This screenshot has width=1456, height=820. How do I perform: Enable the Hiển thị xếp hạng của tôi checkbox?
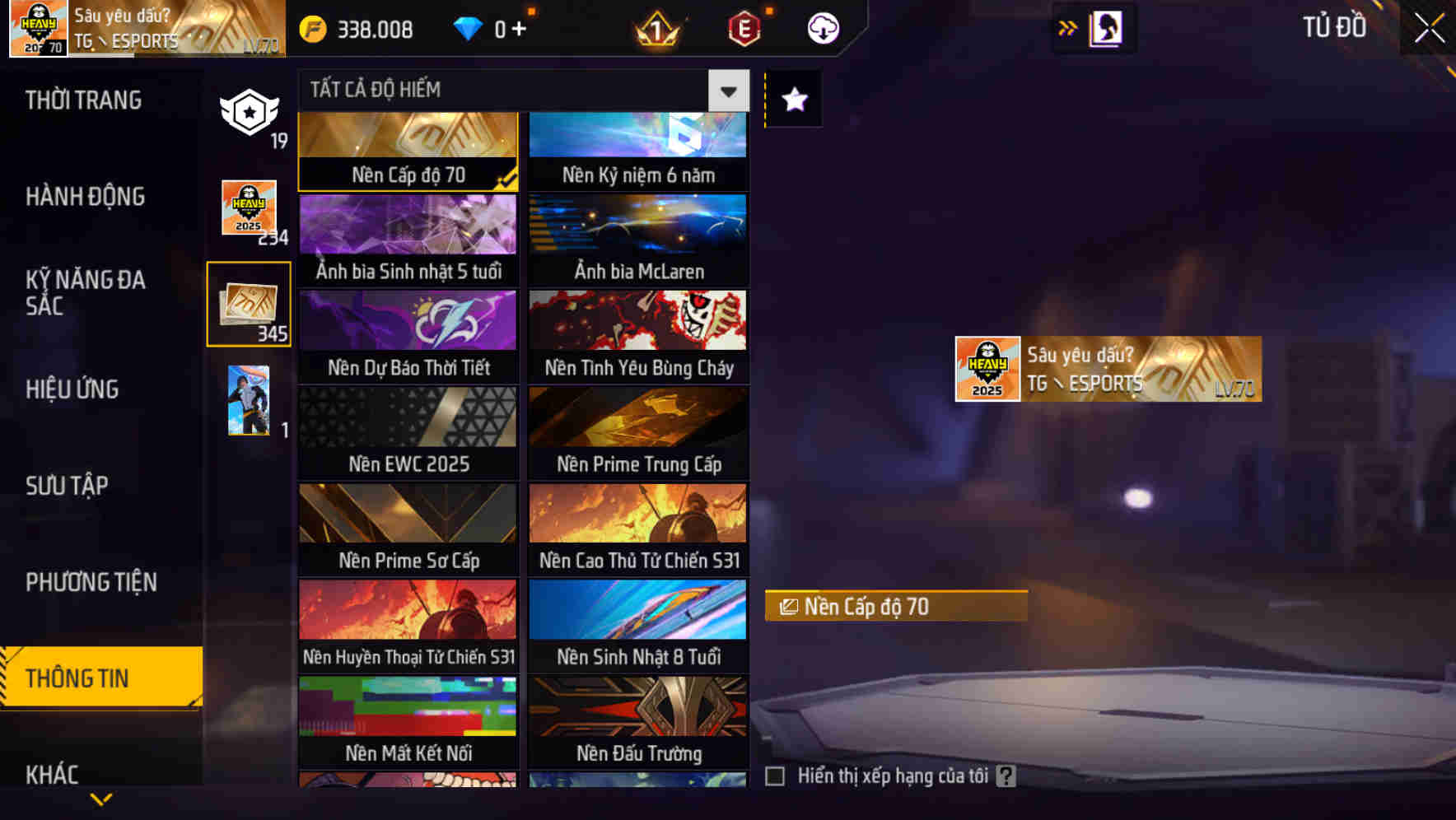(x=775, y=775)
